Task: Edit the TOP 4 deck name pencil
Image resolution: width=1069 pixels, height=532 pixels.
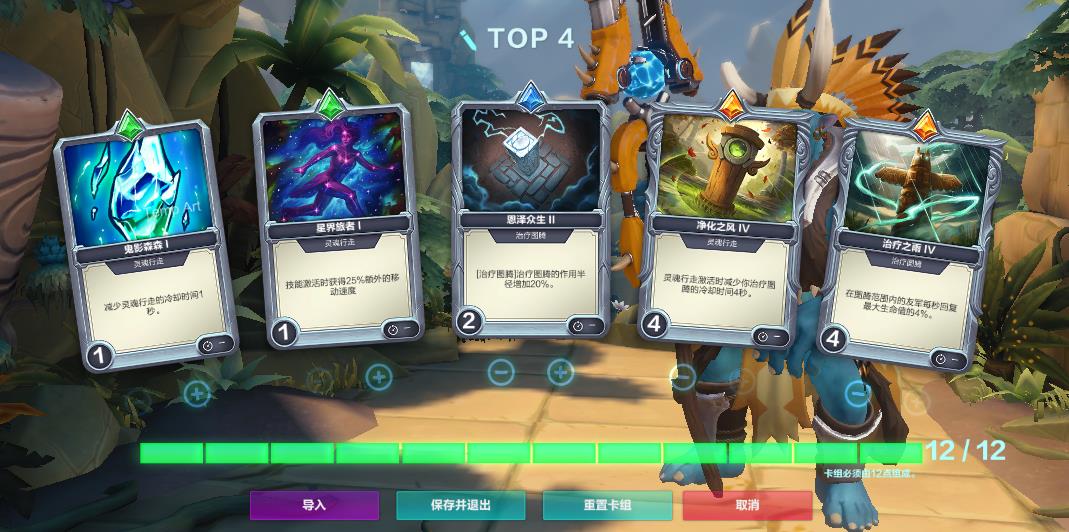Action: pos(468,39)
